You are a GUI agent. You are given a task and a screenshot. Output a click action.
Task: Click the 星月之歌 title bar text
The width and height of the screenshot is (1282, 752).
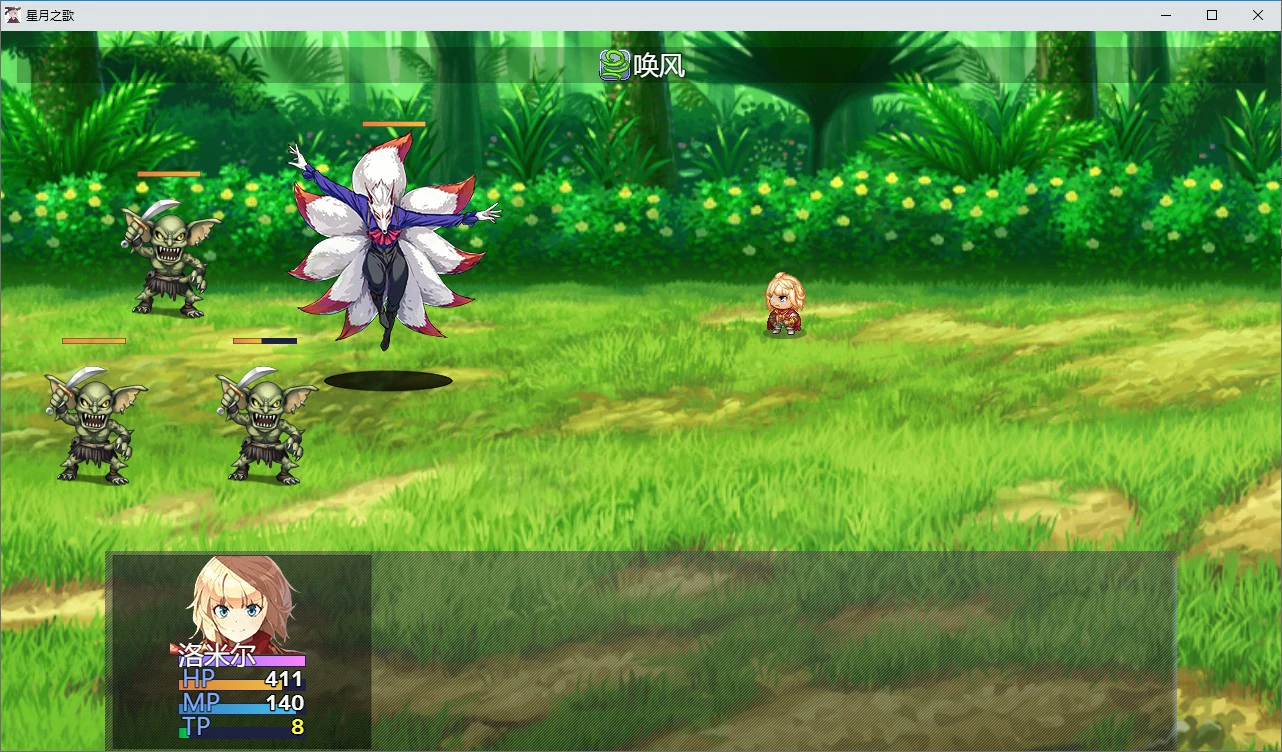pos(52,15)
